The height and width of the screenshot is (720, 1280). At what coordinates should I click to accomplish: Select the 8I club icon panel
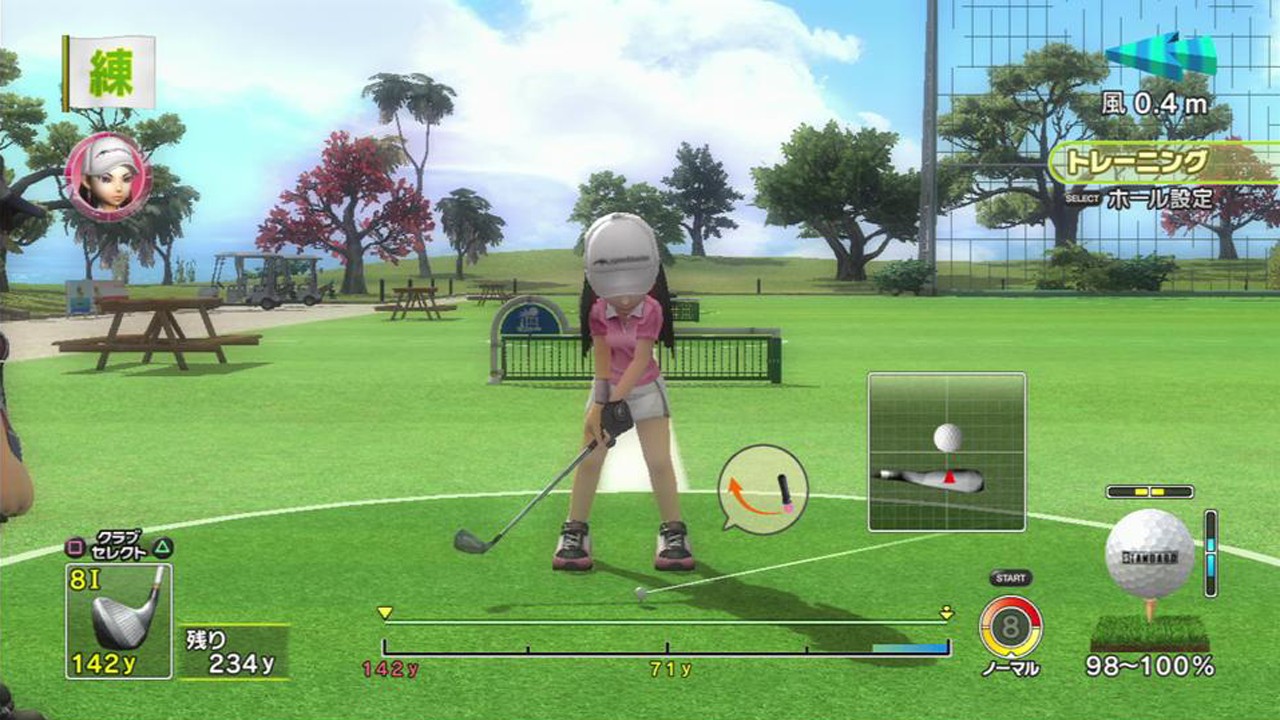coord(118,621)
